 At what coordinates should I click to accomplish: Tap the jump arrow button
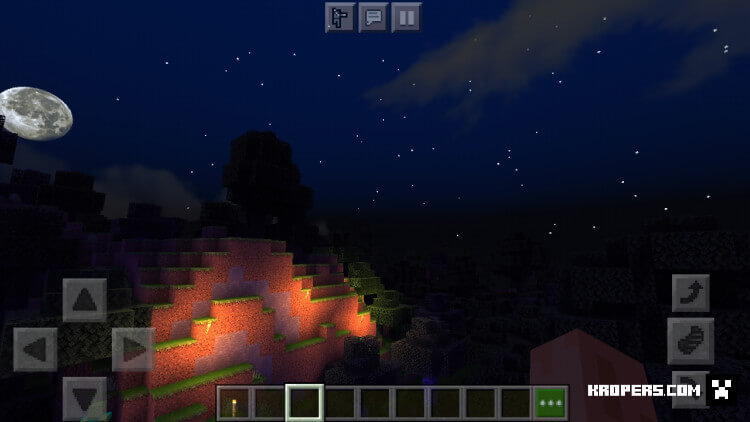click(x=691, y=293)
